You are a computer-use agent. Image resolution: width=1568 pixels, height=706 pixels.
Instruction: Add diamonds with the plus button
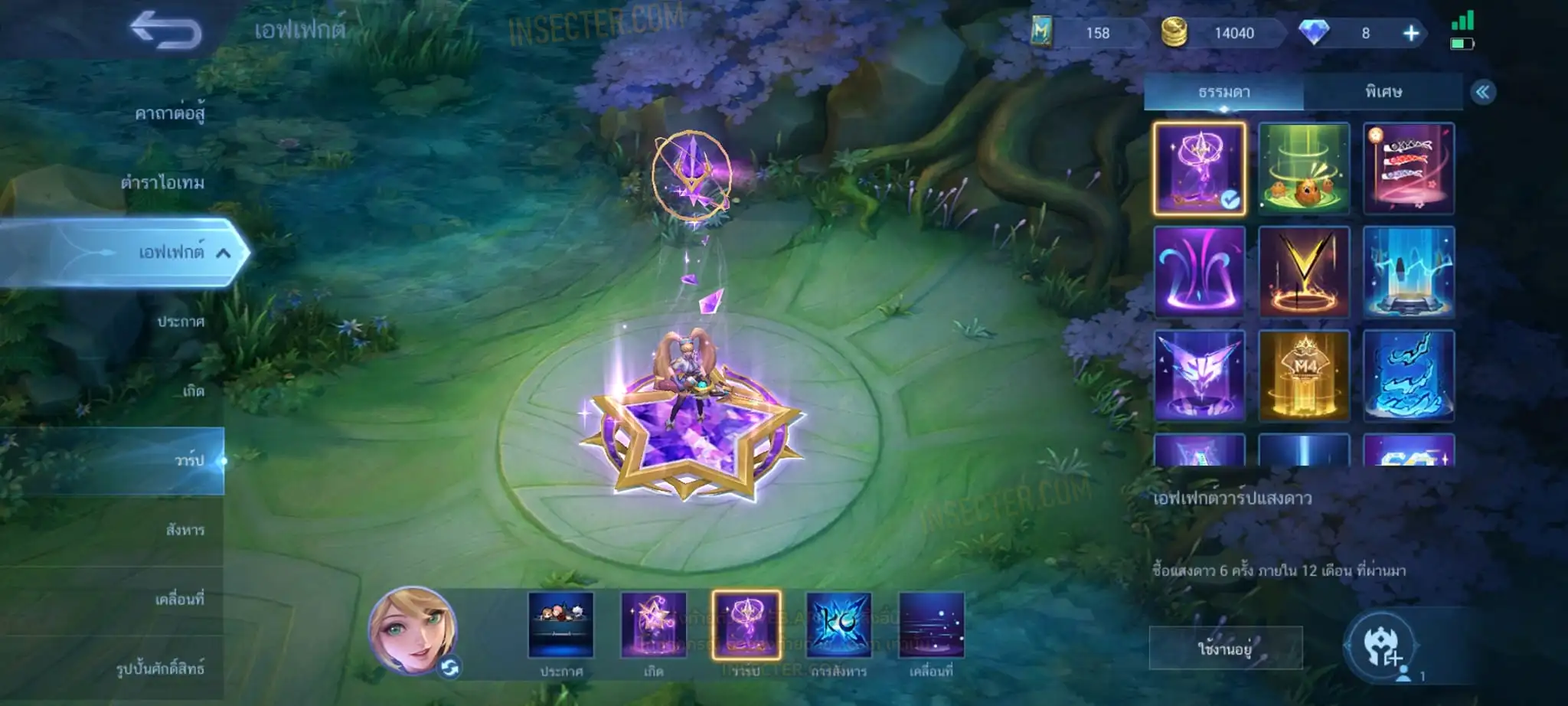pyautogui.click(x=1410, y=33)
